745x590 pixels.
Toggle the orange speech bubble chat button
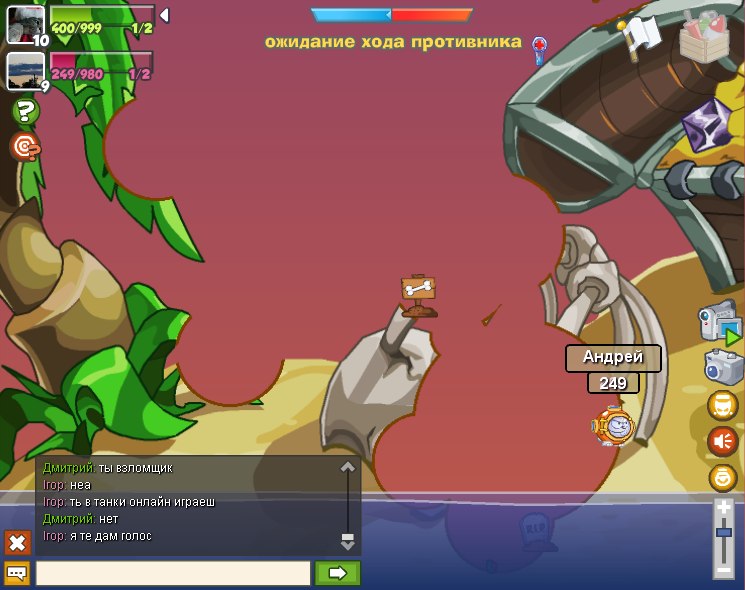tap(17, 573)
